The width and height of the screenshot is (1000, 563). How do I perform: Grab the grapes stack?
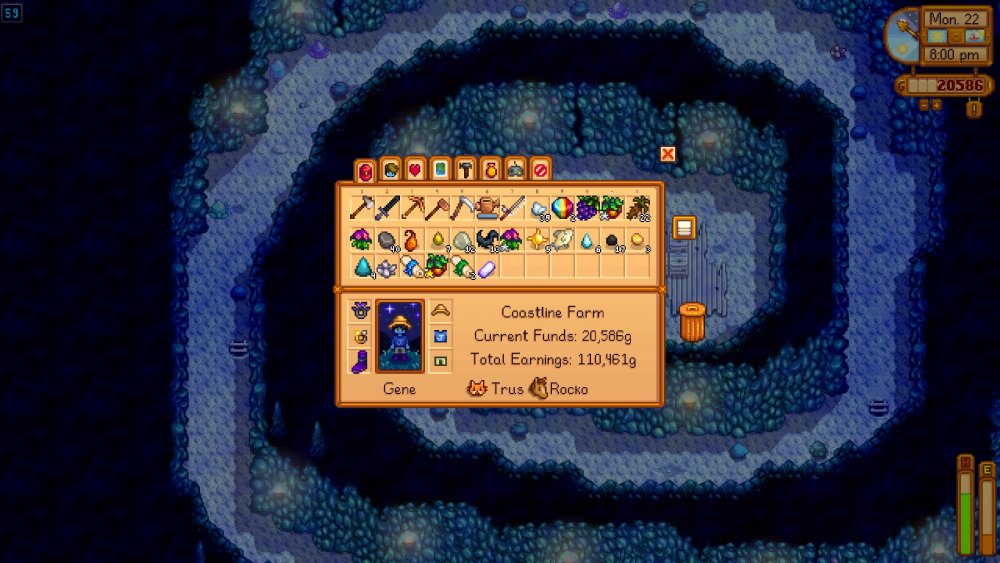point(587,208)
